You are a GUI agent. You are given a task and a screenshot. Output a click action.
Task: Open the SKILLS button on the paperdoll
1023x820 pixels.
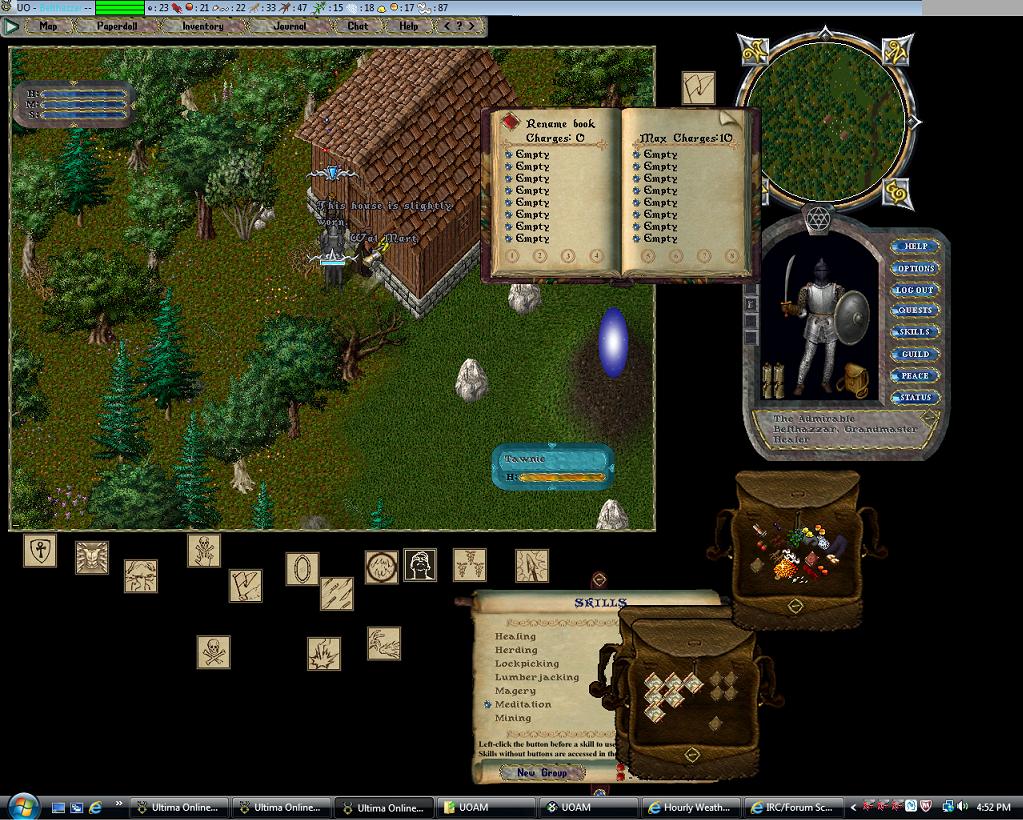coord(915,332)
